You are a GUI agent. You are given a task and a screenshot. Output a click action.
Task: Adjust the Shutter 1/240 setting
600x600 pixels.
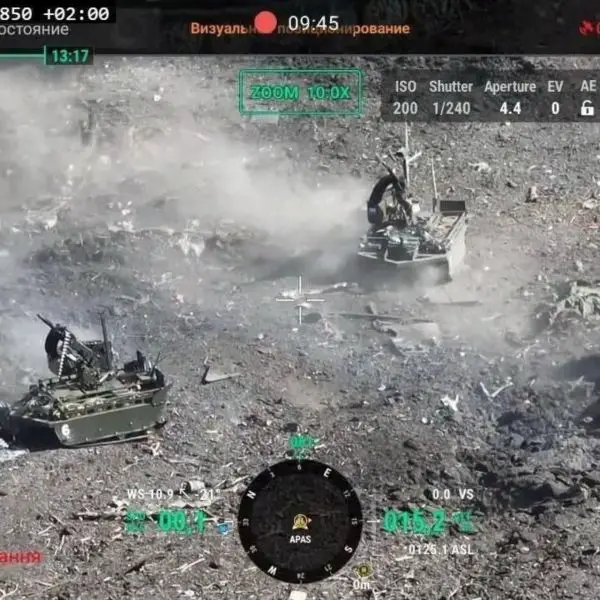451,98
